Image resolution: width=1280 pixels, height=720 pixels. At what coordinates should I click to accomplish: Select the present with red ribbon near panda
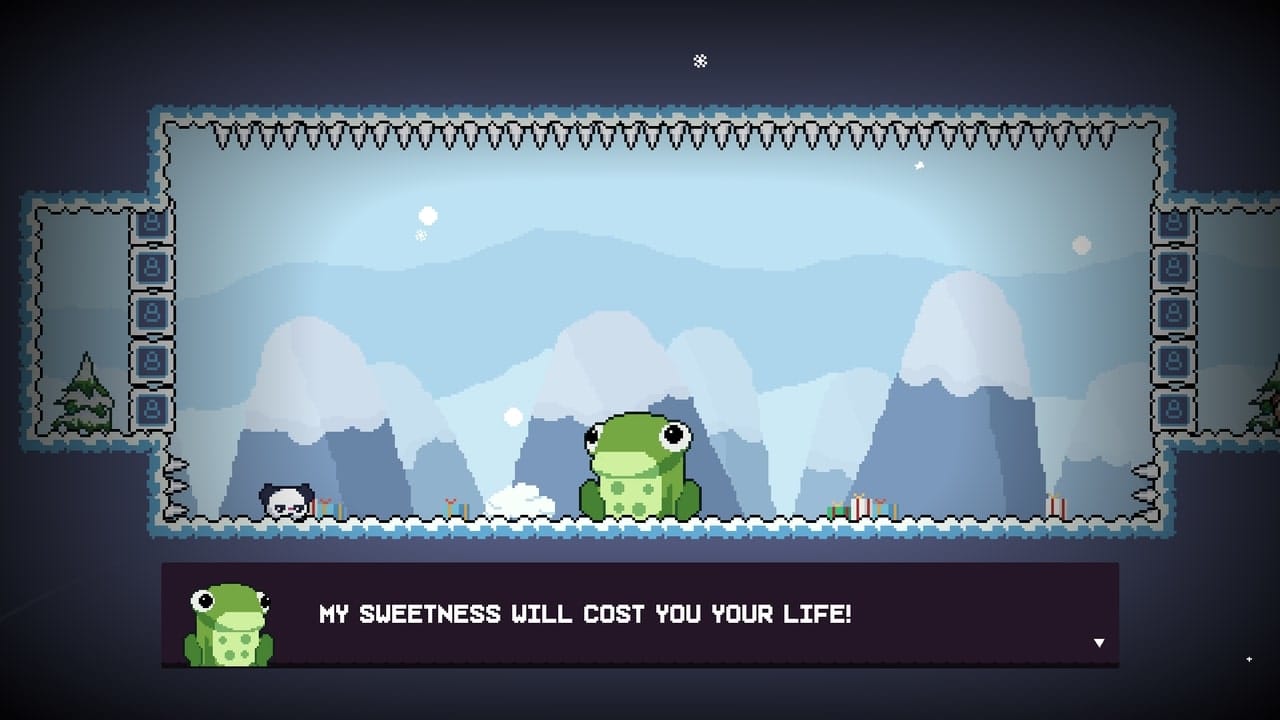pyautogui.click(x=323, y=504)
